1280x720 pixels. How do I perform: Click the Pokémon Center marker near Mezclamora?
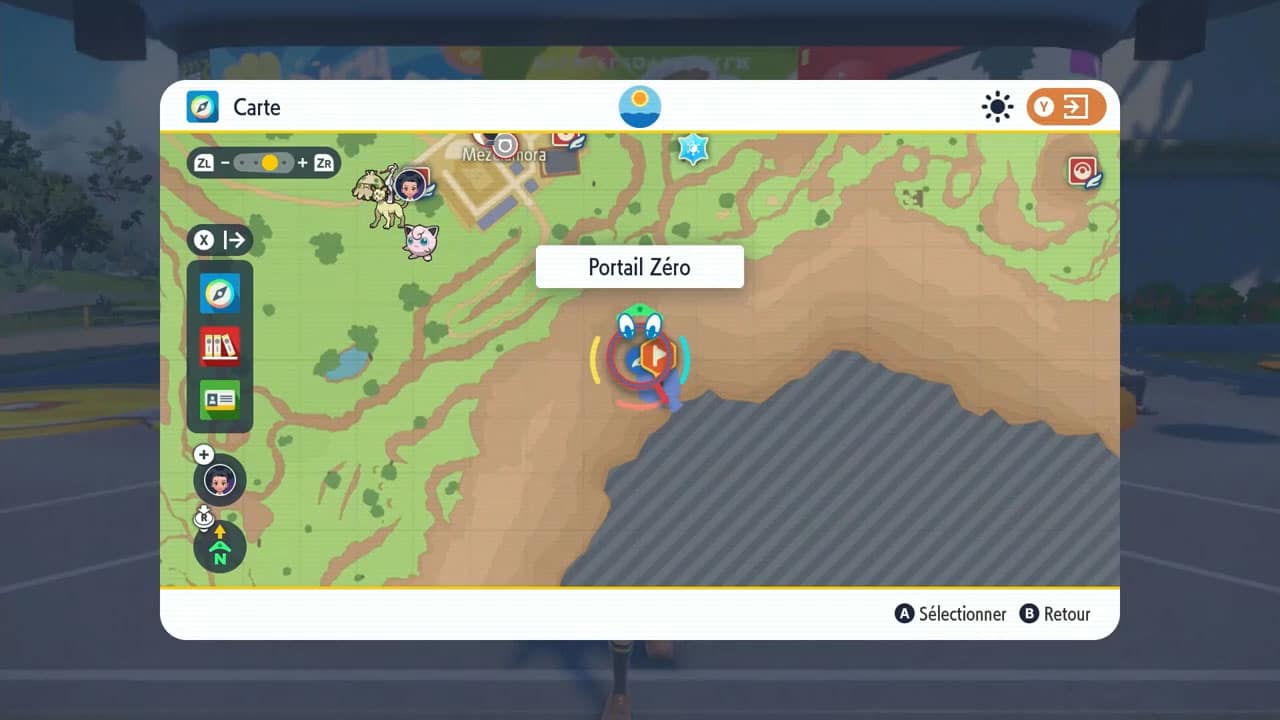click(567, 138)
